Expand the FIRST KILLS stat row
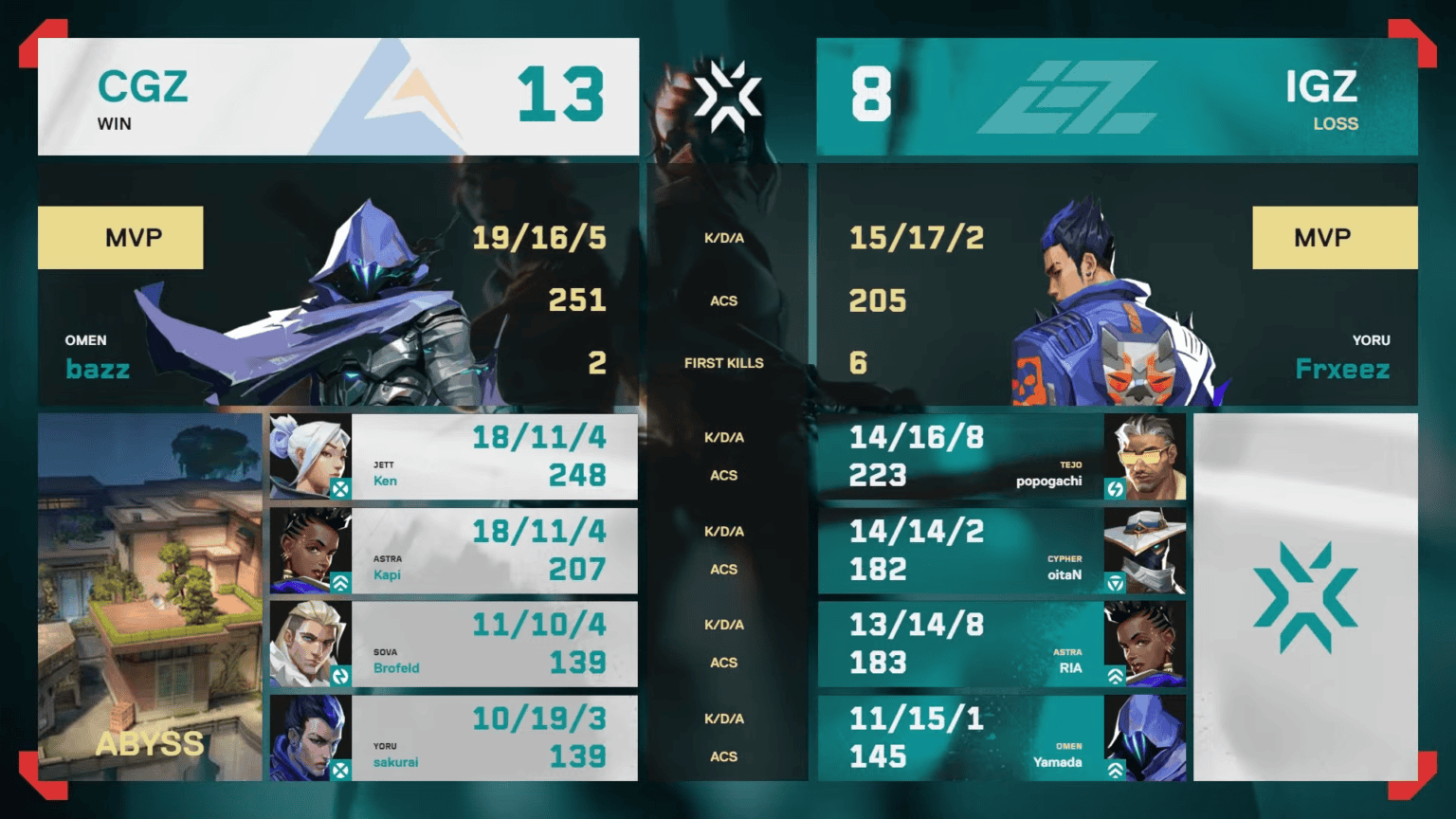The width and height of the screenshot is (1456, 819). [724, 362]
